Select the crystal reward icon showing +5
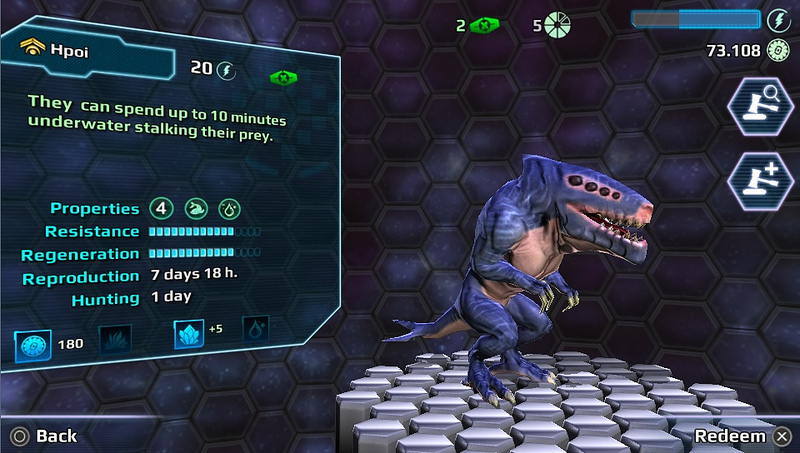This screenshot has width=800, height=453. click(x=189, y=333)
